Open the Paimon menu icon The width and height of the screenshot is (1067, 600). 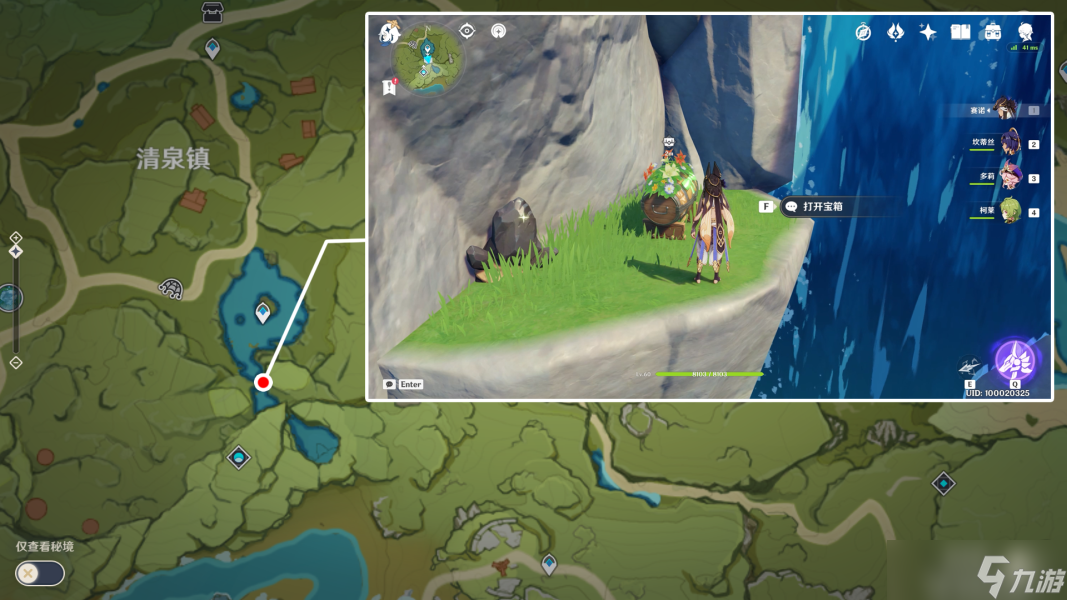coord(389,33)
